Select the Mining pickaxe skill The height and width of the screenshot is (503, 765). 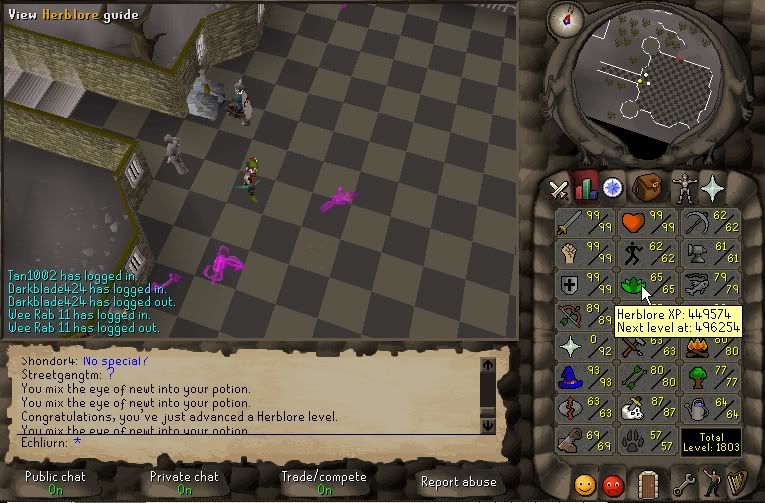point(707,221)
